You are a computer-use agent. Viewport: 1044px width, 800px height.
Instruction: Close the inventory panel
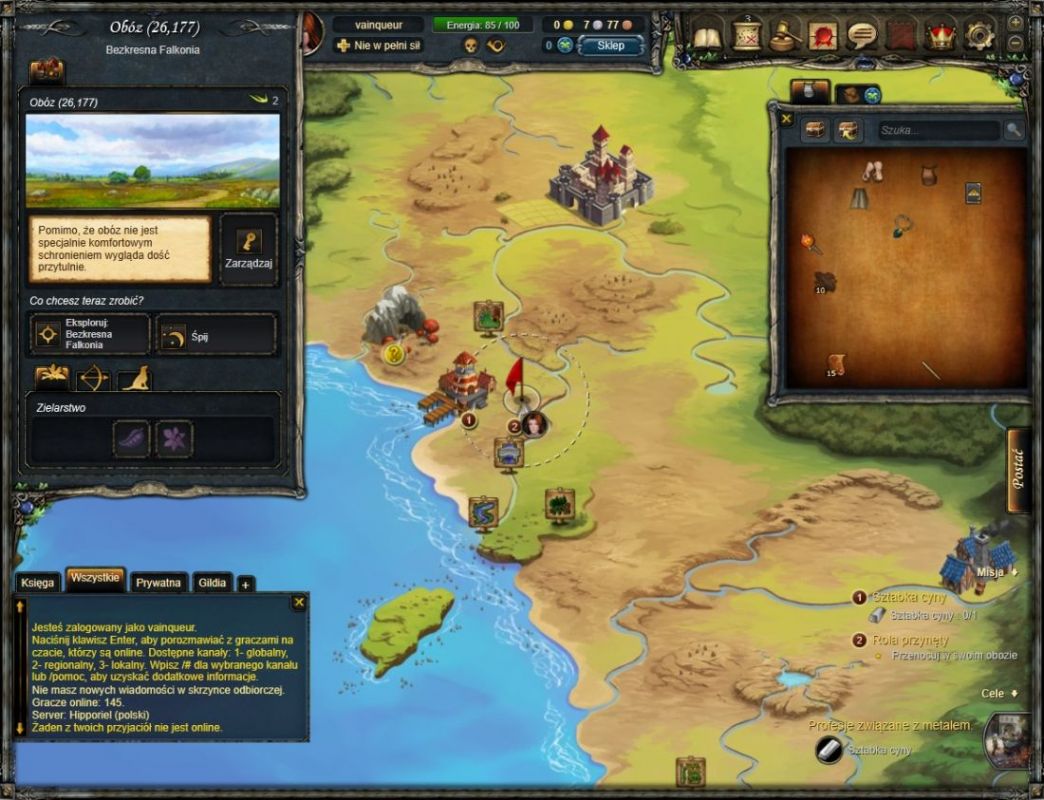[786, 119]
